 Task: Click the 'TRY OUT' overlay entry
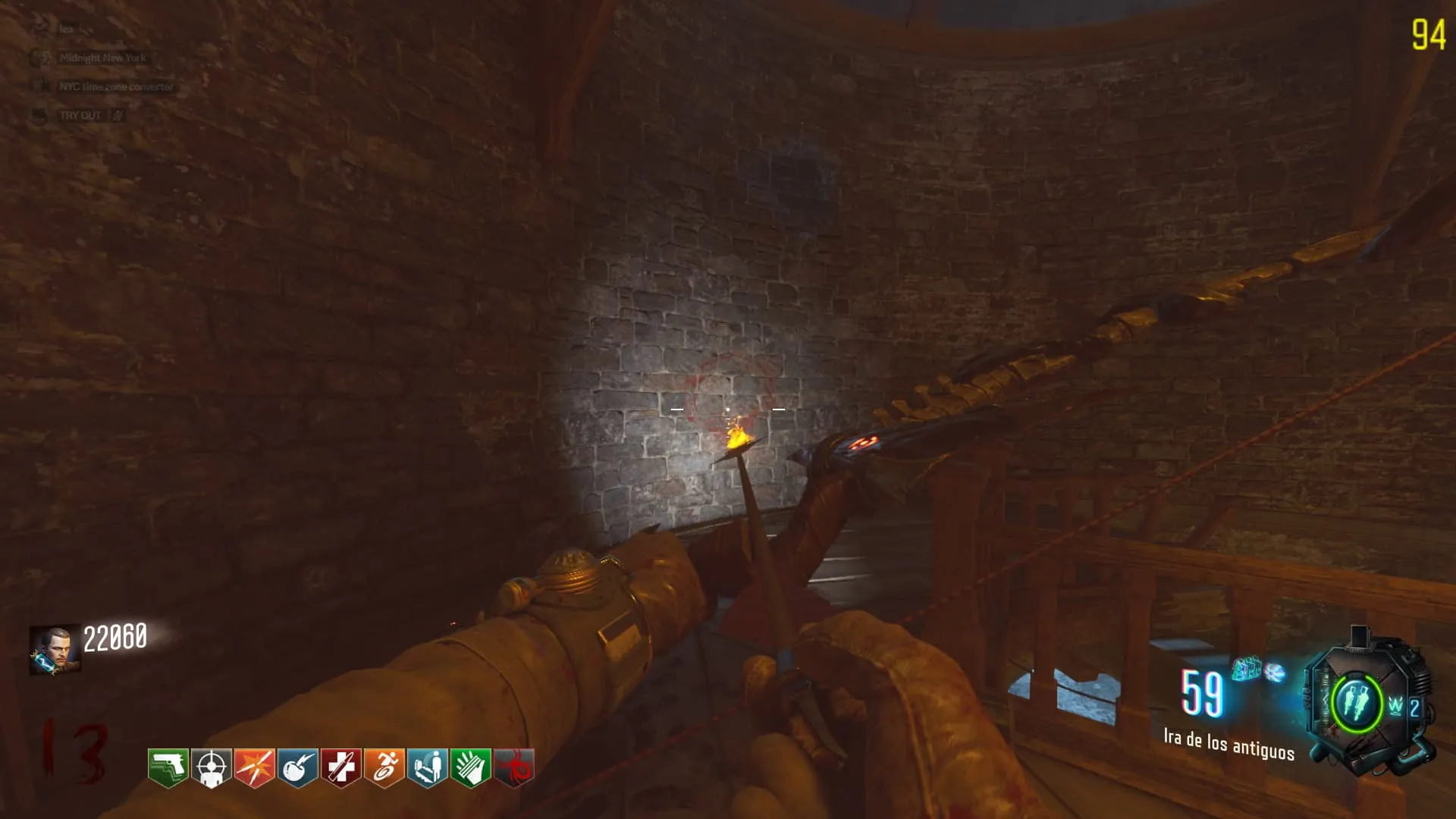tap(80, 115)
